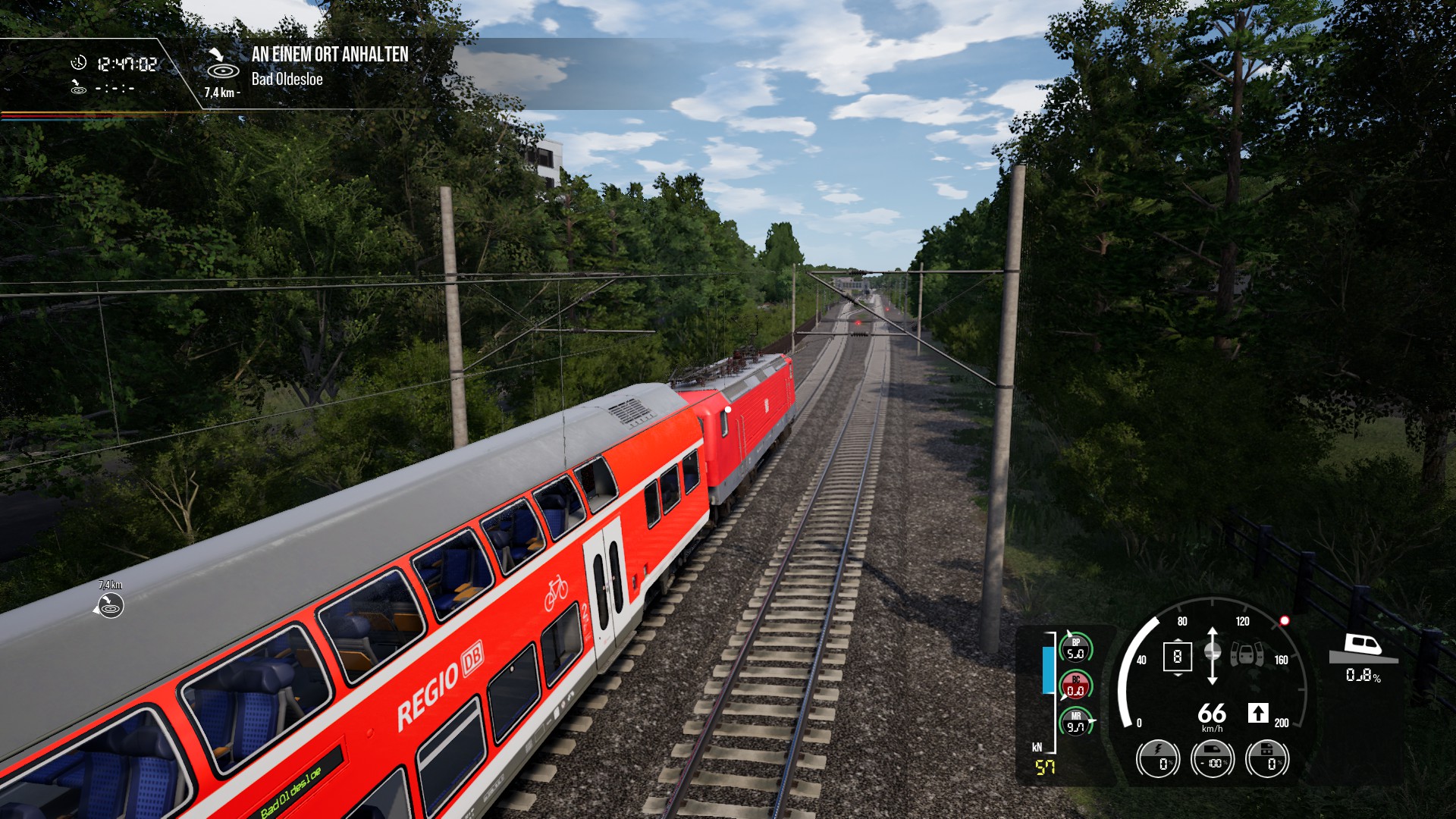The height and width of the screenshot is (819, 1456).
Task: Select the track gradient train icon
Action: [1363, 646]
